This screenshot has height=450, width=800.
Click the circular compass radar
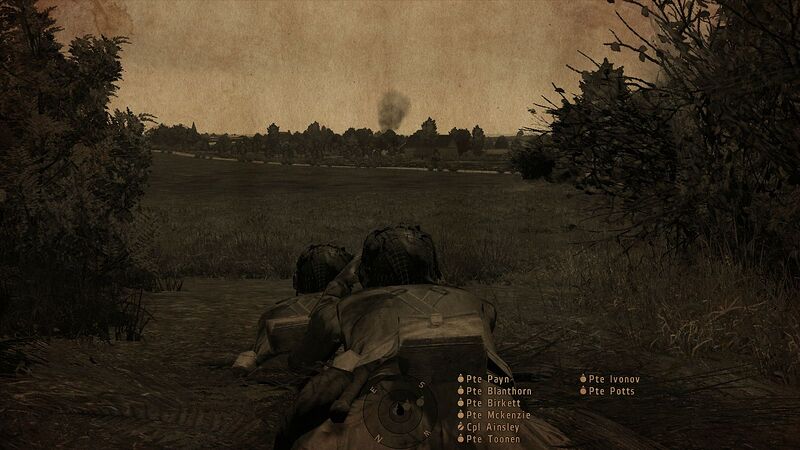tap(399, 412)
